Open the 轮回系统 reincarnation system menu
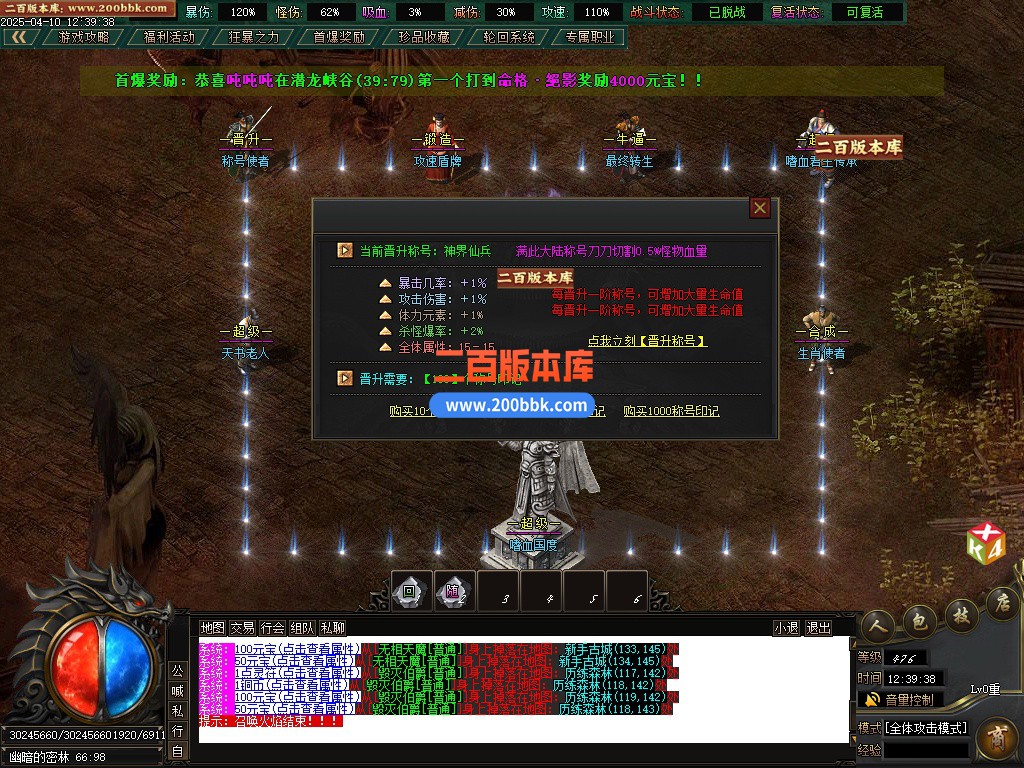The width and height of the screenshot is (1024, 768). [x=509, y=37]
